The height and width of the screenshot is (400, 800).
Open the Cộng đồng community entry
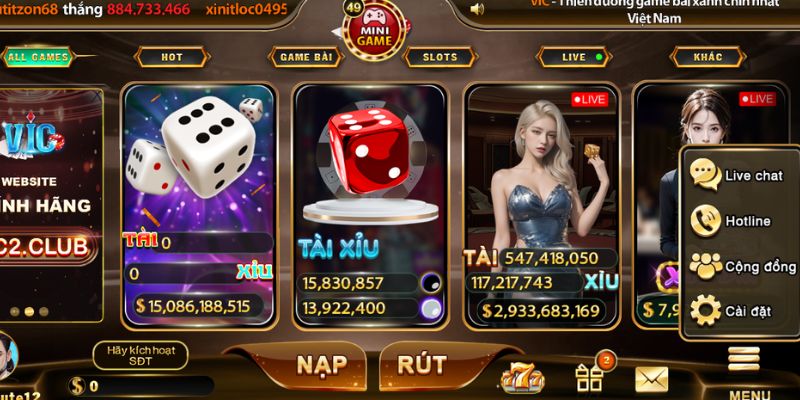pyautogui.click(x=740, y=267)
